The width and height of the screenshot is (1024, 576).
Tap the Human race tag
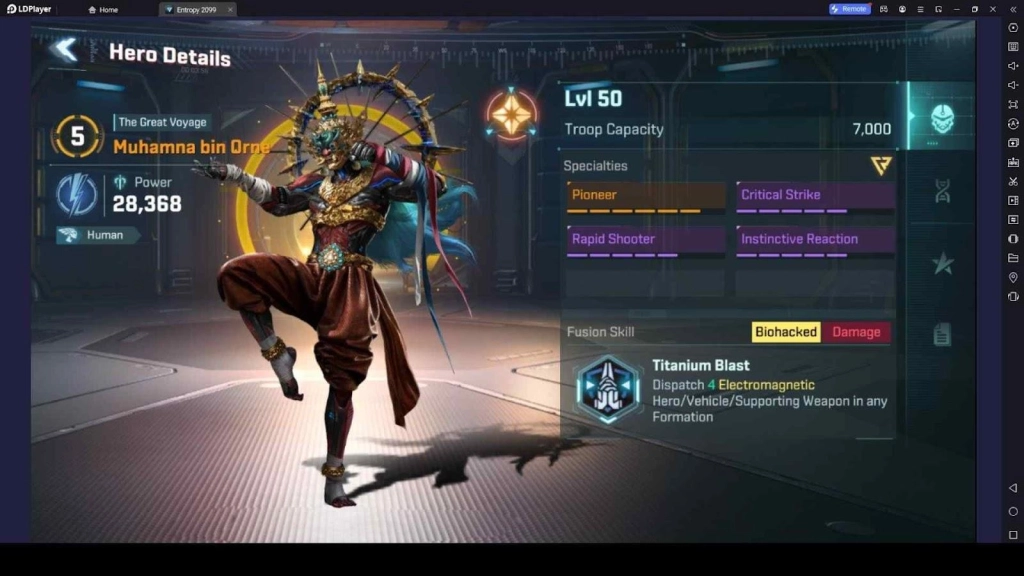(x=97, y=236)
